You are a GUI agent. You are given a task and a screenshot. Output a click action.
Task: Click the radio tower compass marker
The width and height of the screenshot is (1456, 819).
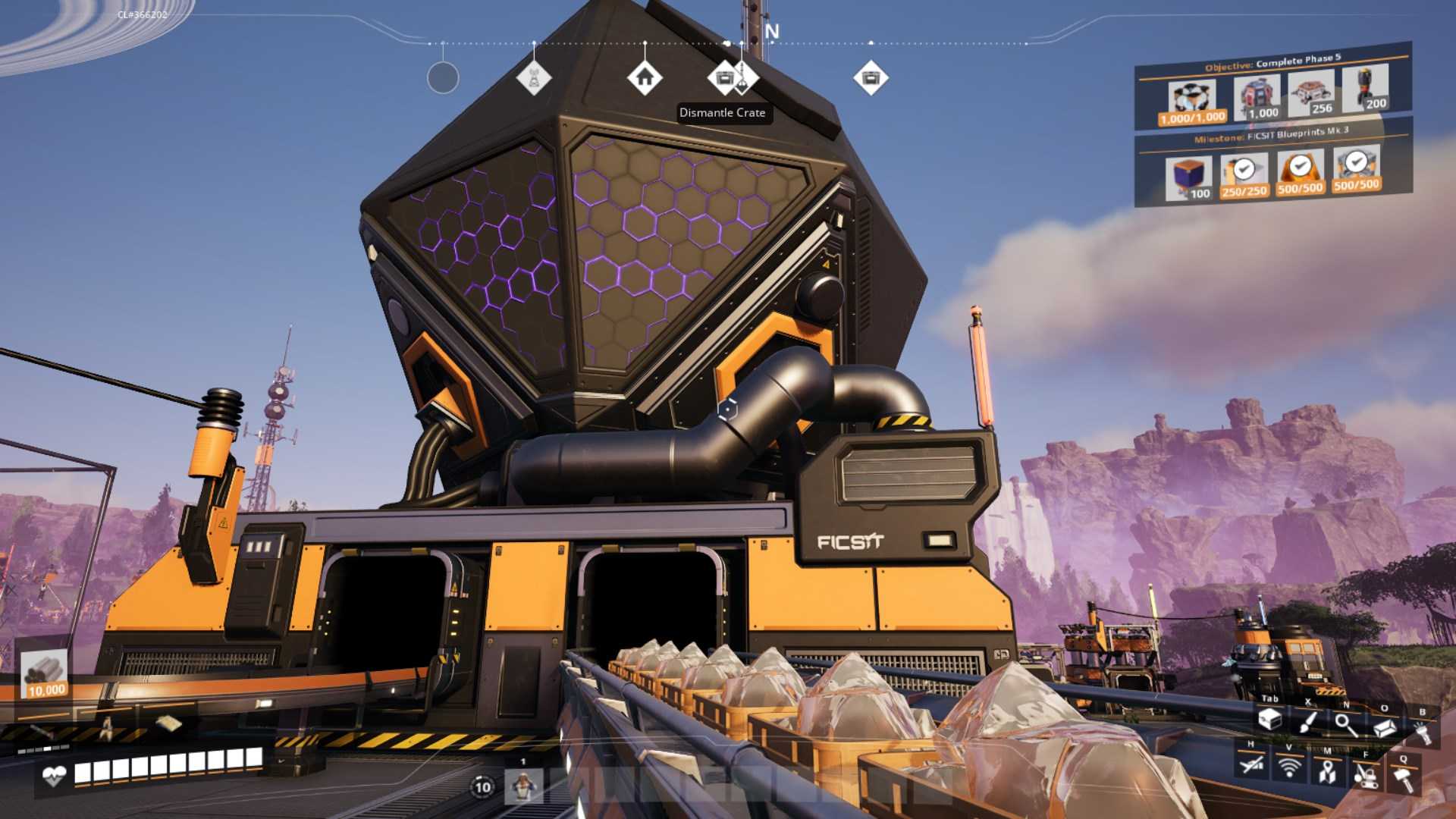(x=534, y=77)
